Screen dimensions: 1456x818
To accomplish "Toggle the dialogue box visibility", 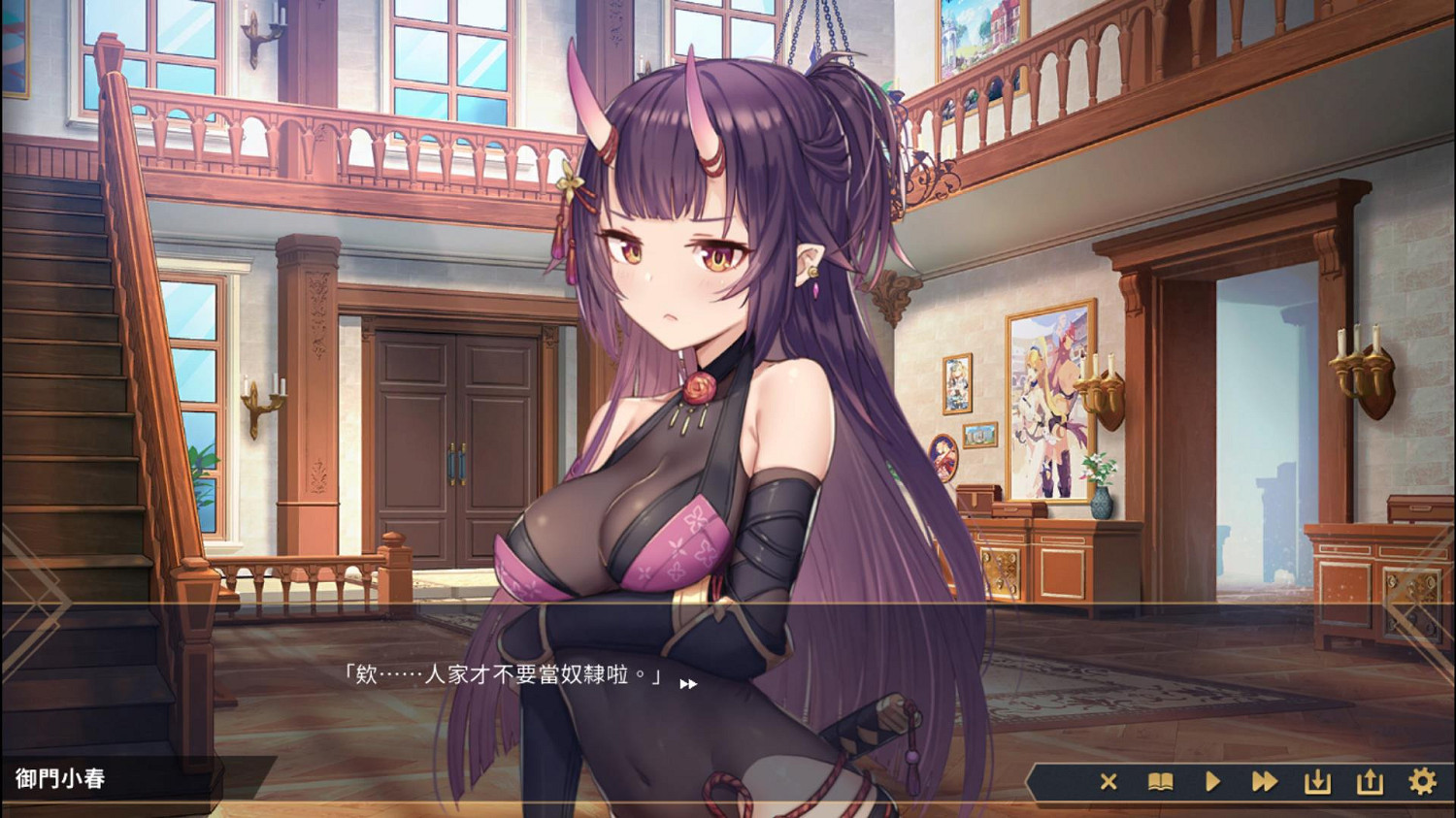I will coord(1109,781).
